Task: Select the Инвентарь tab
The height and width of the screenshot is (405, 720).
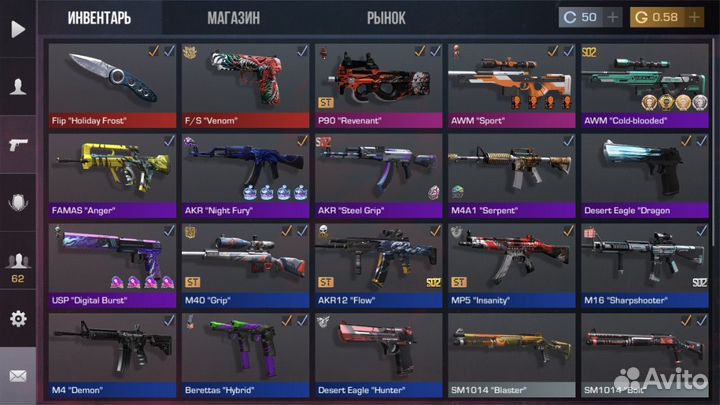Action: pos(99,17)
